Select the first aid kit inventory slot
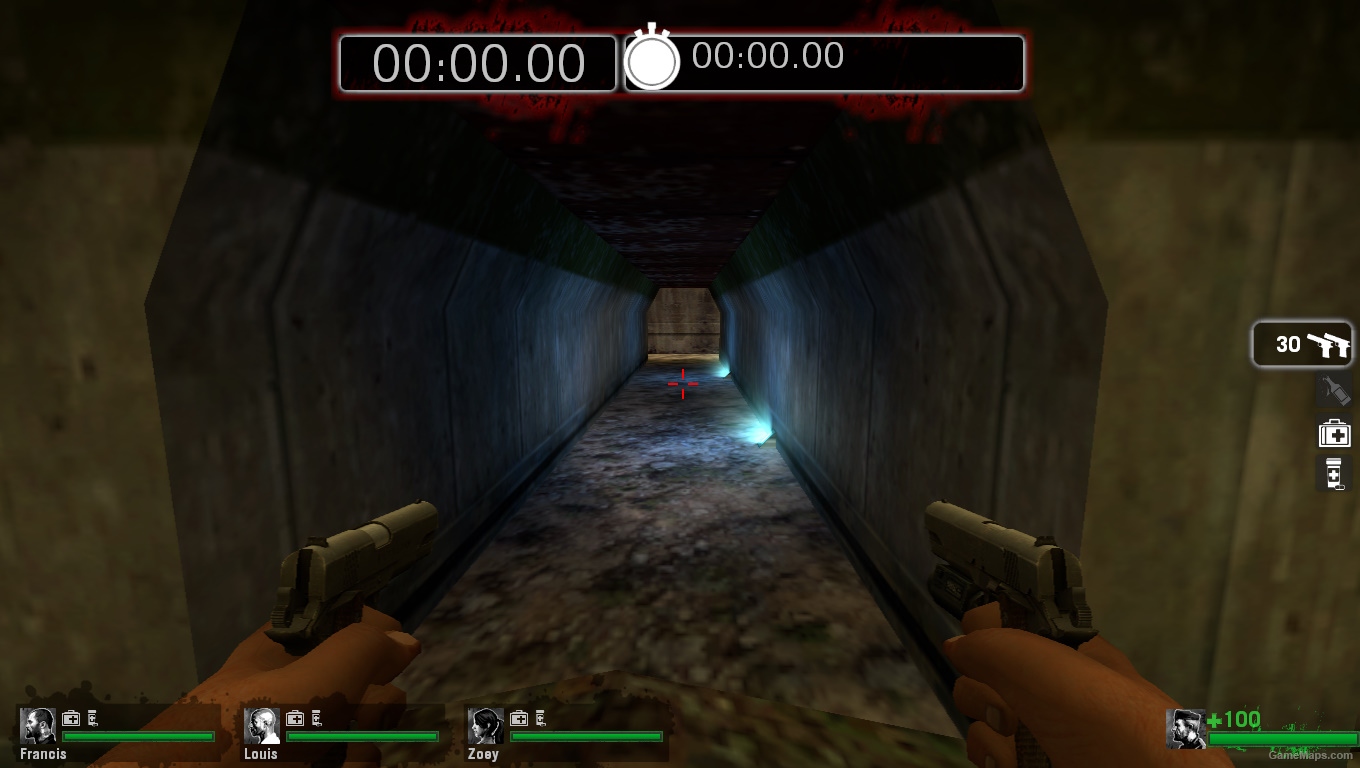The image size is (1360, 768). coord(1335,432)
